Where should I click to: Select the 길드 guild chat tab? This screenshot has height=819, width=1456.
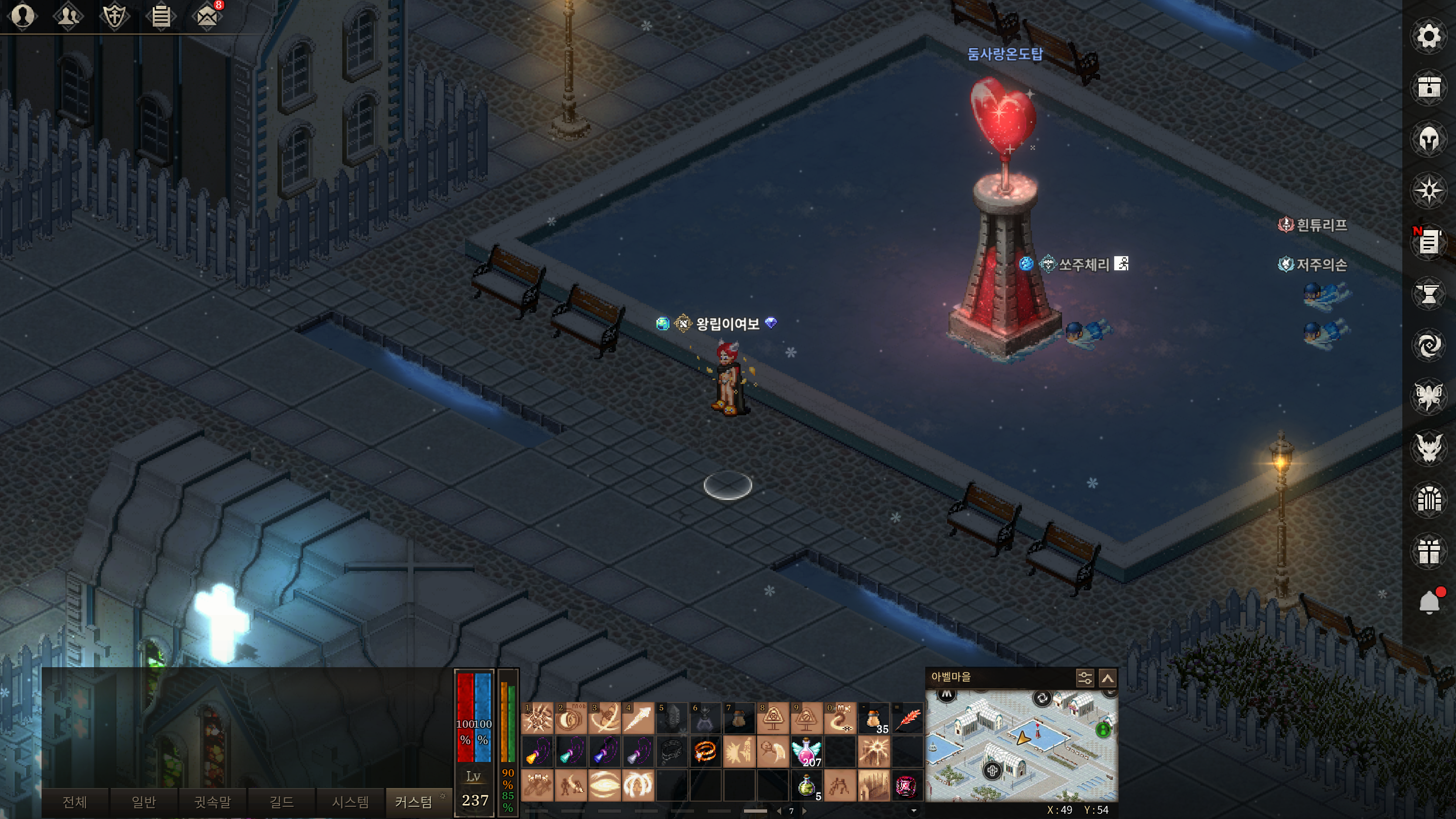(281, 802)
